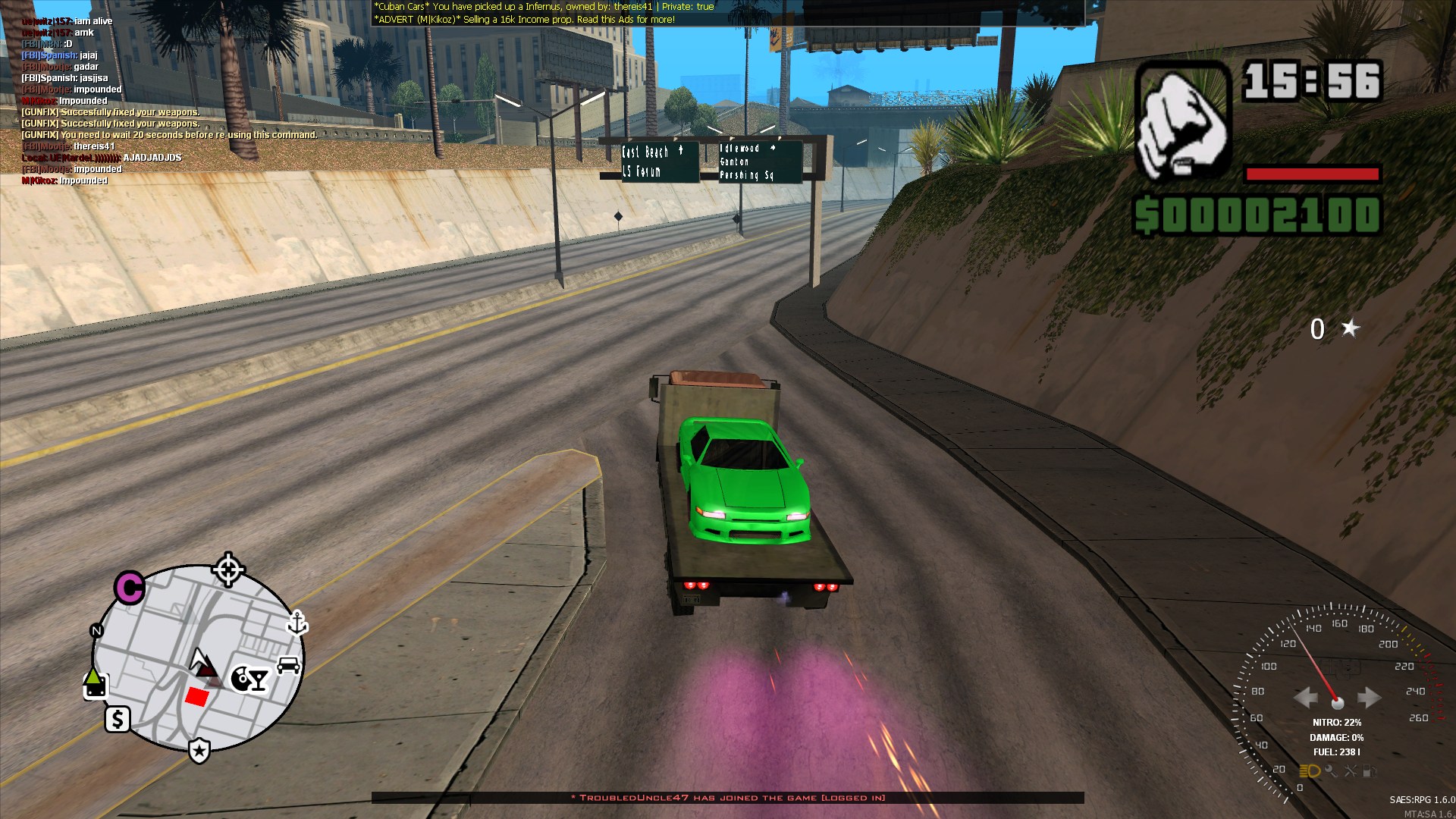This screenshot has width=1456, height=819.
Task: Click the headlights indicator on the speedometer
Action: point(1310,771)
